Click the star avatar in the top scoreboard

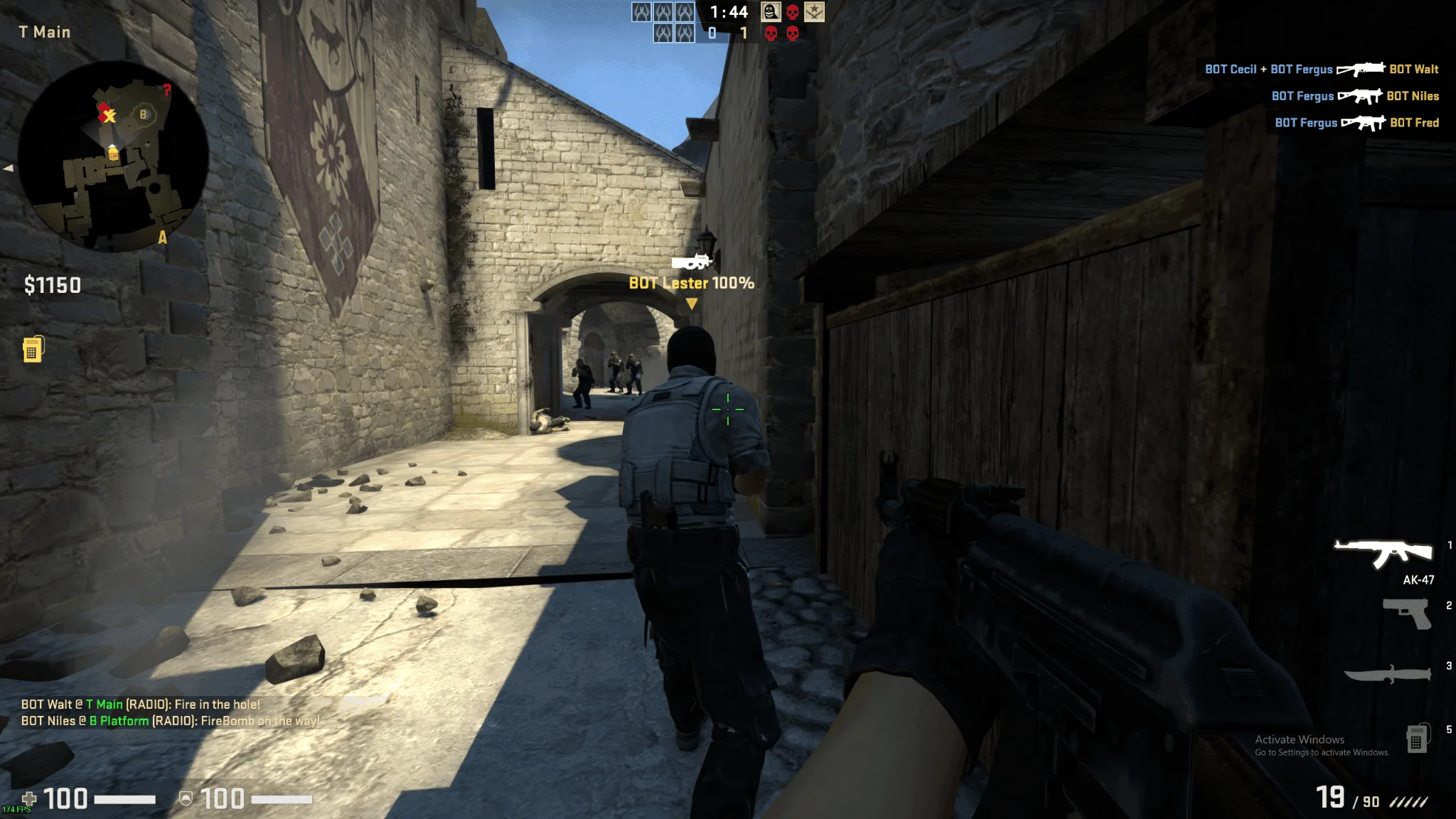click(814, 11)
